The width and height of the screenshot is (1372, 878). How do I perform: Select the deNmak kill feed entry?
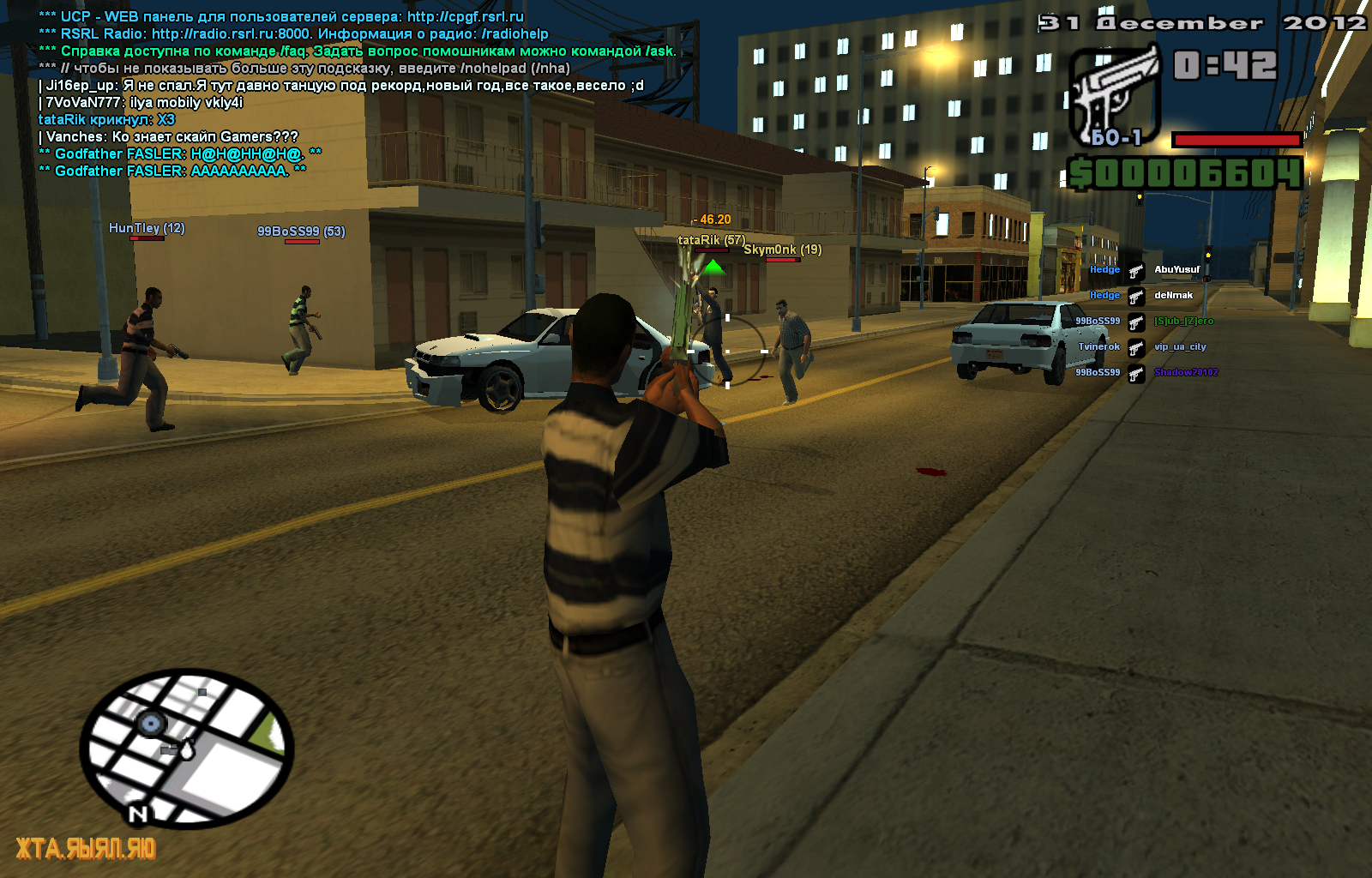pyautogui.click(x=1173, y=296)
